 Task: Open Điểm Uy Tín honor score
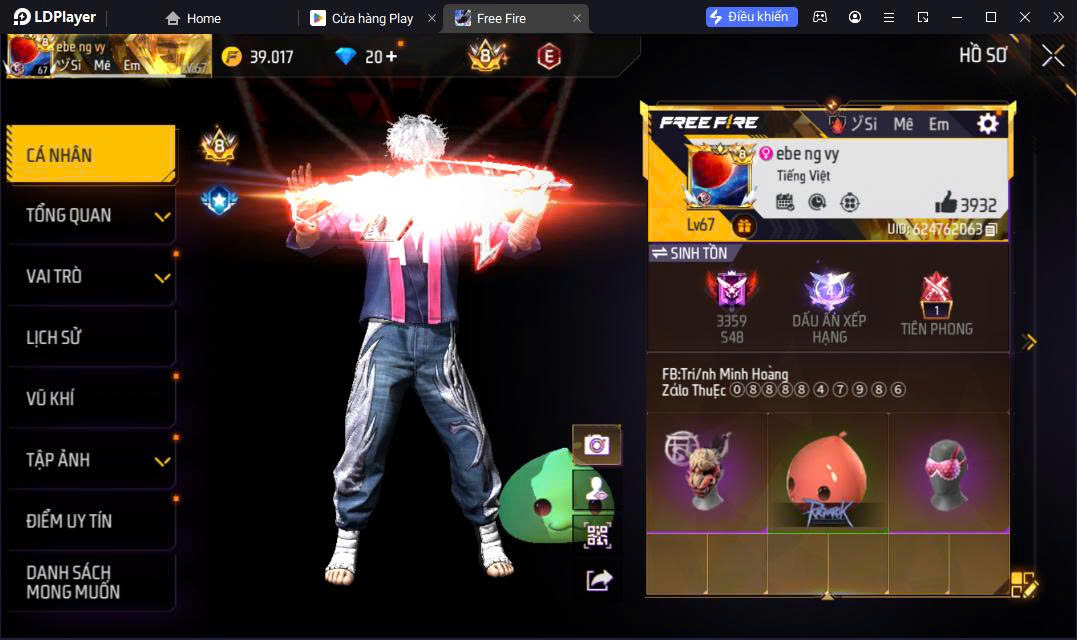90,521
